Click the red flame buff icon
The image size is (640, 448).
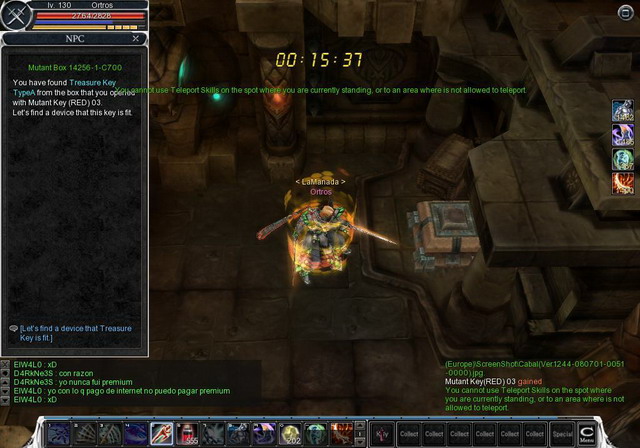(622, 183)
